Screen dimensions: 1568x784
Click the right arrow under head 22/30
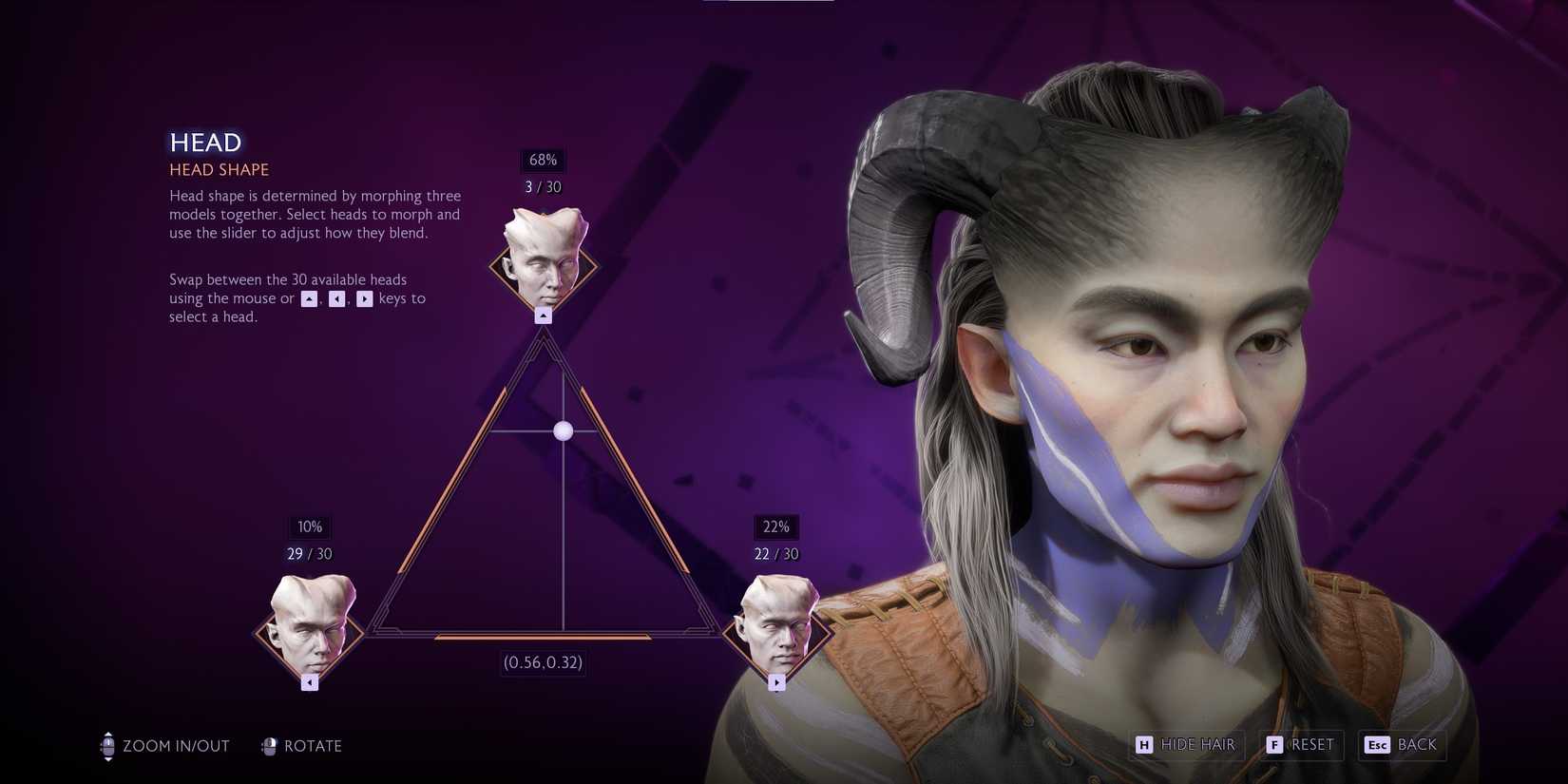click(x=777, y=681)
